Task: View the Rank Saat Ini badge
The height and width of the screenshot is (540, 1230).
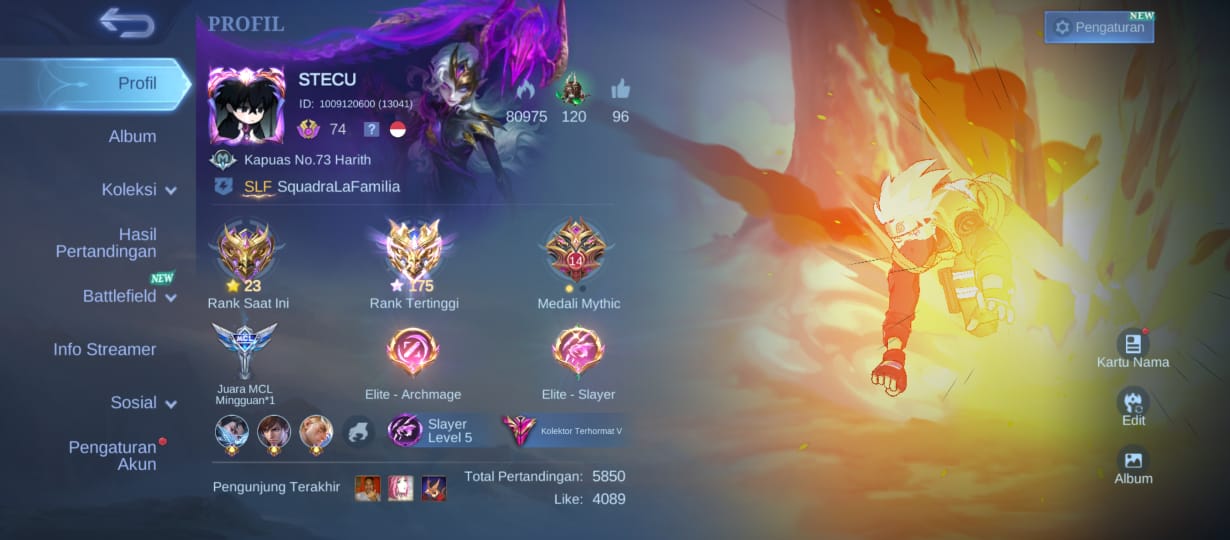Action: 247,252
